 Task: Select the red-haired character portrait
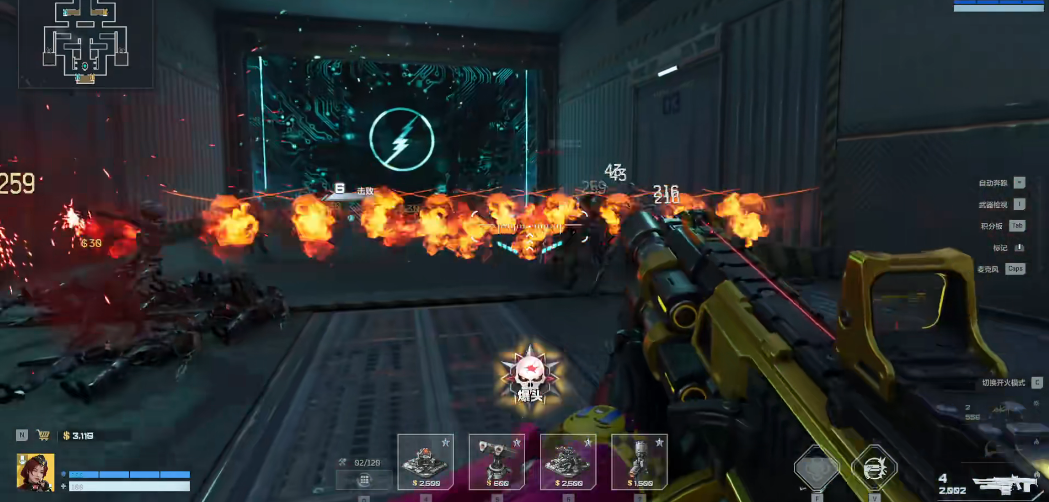(x=35, y=472)
